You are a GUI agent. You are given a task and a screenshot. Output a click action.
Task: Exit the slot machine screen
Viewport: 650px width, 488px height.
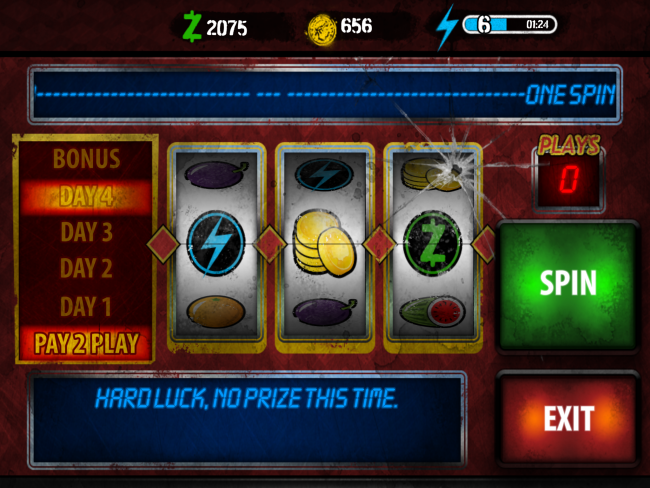[567, 418]
